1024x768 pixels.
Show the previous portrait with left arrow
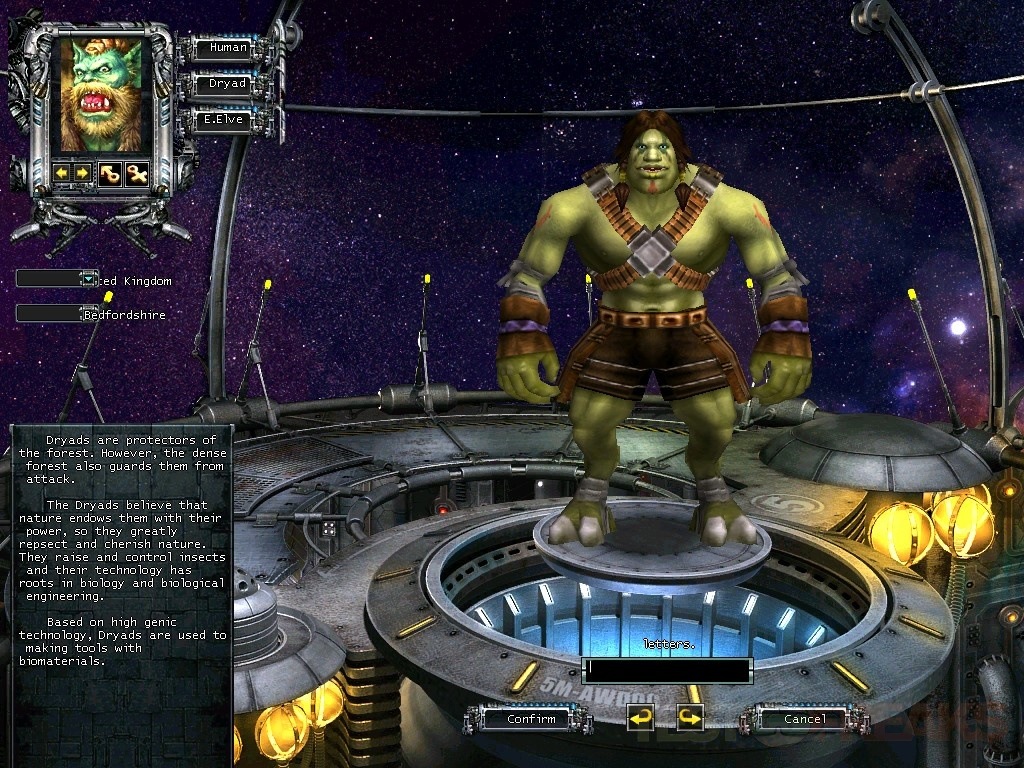point(62,173)
